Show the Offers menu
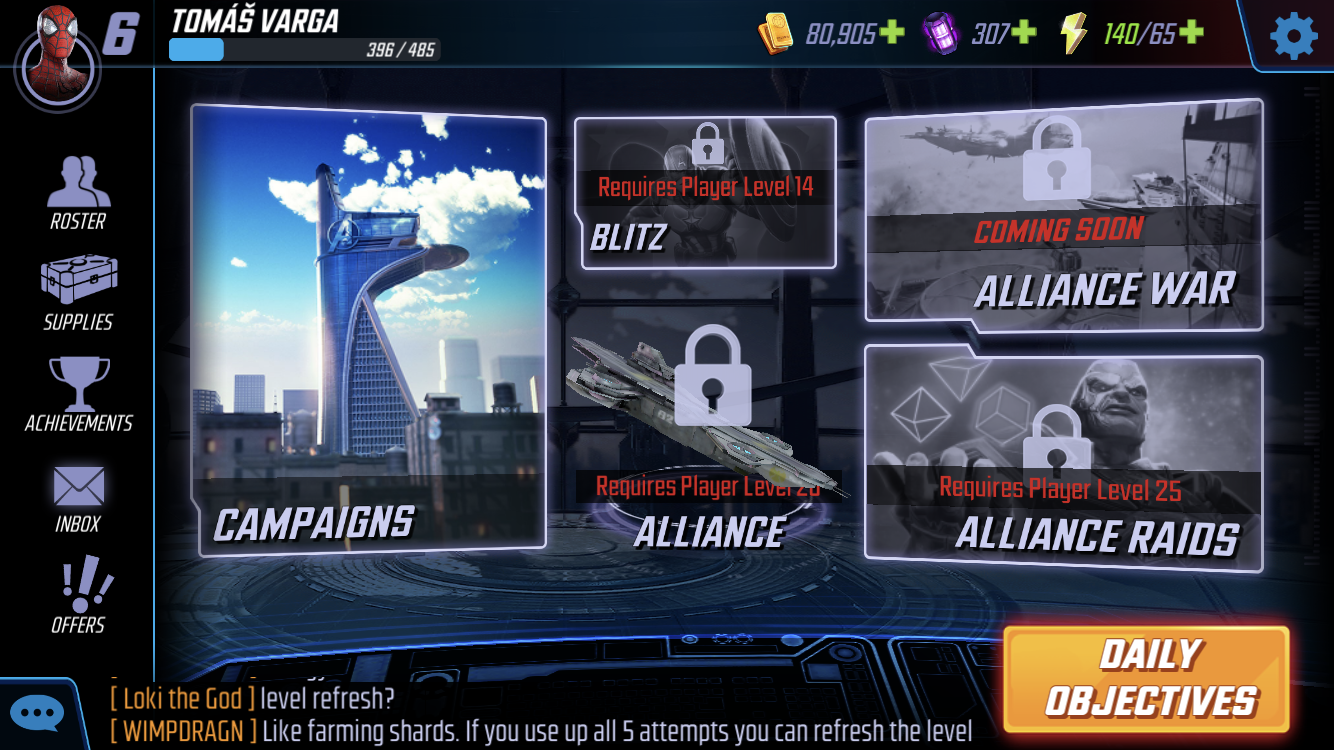This screenshot has height=750, width=1334. 78,597
